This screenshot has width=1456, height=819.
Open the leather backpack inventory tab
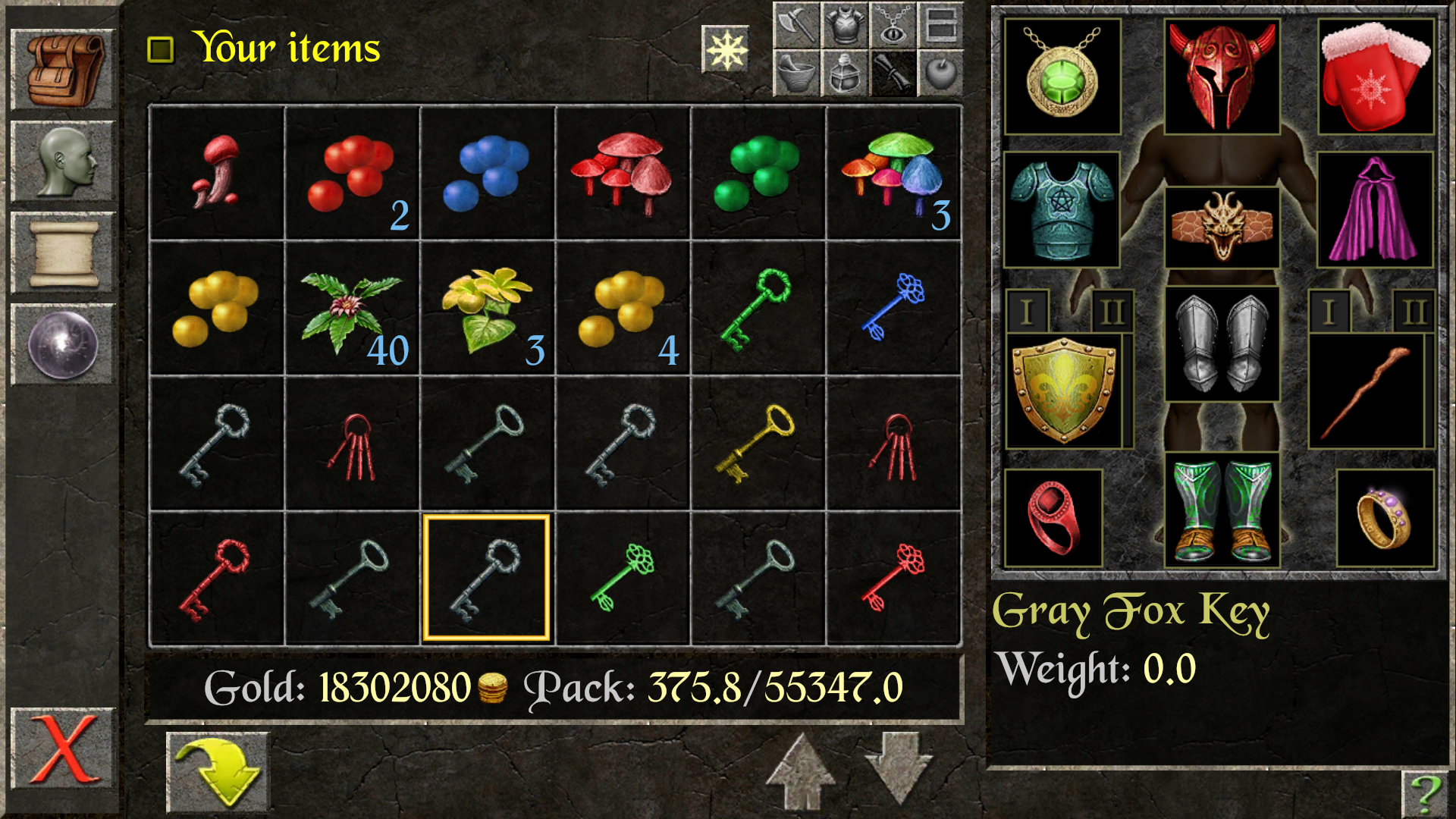pyautogui.click(x=64, y=71)
